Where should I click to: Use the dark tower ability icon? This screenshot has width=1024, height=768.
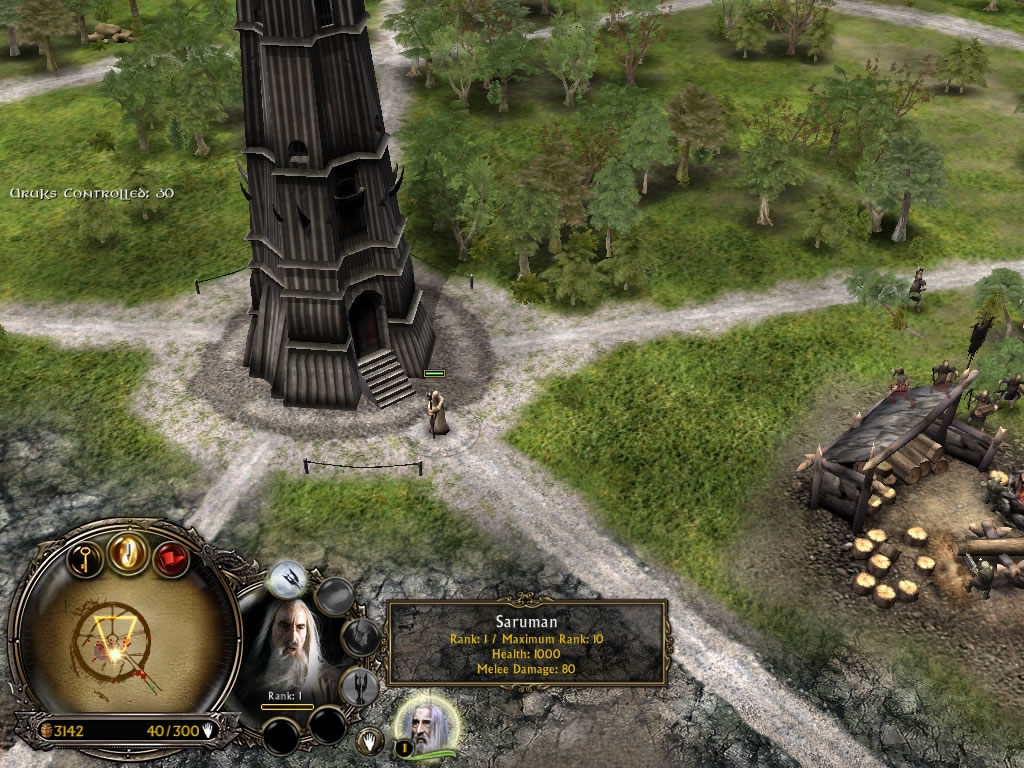point(360,686)
